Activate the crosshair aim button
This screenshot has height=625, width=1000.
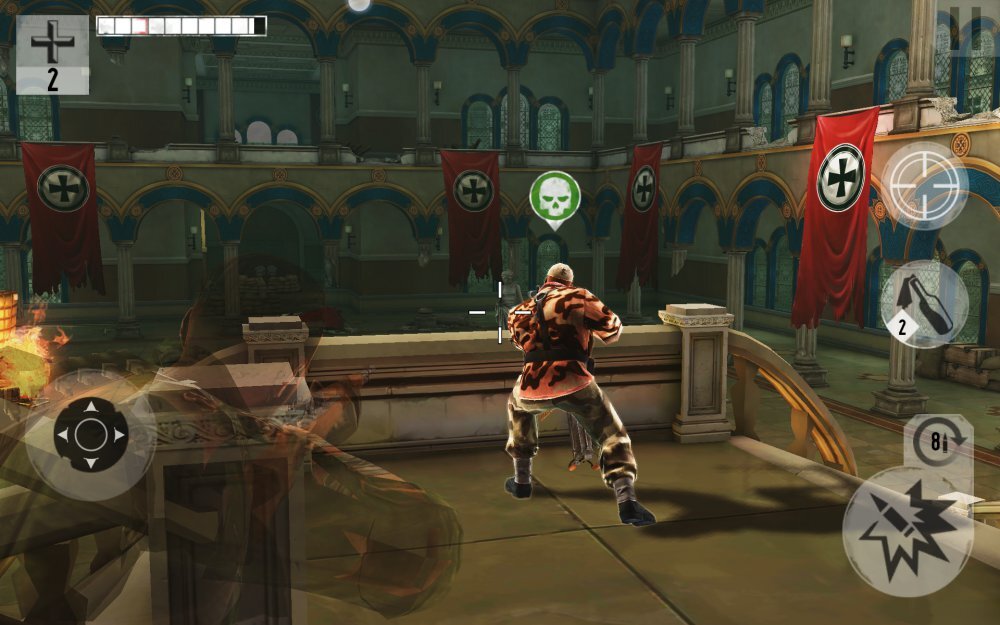point(925,185)
